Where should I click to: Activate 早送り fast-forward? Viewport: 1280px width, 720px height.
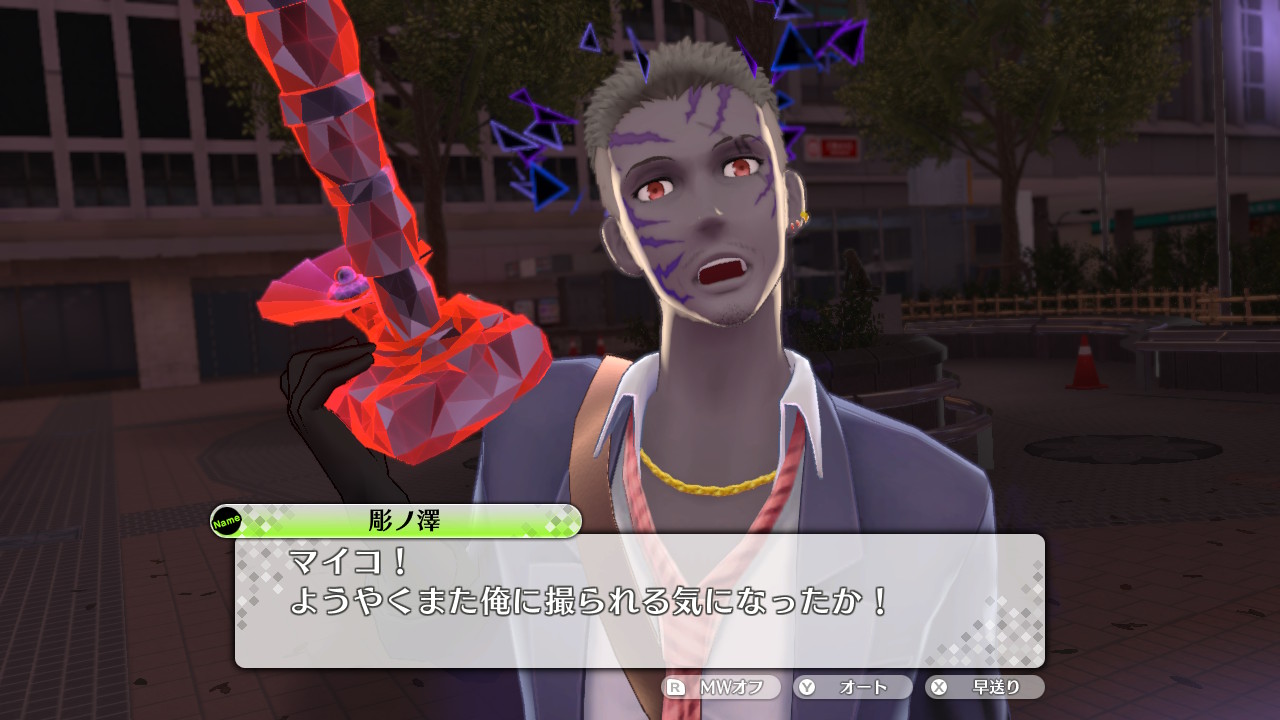(985, 687)
